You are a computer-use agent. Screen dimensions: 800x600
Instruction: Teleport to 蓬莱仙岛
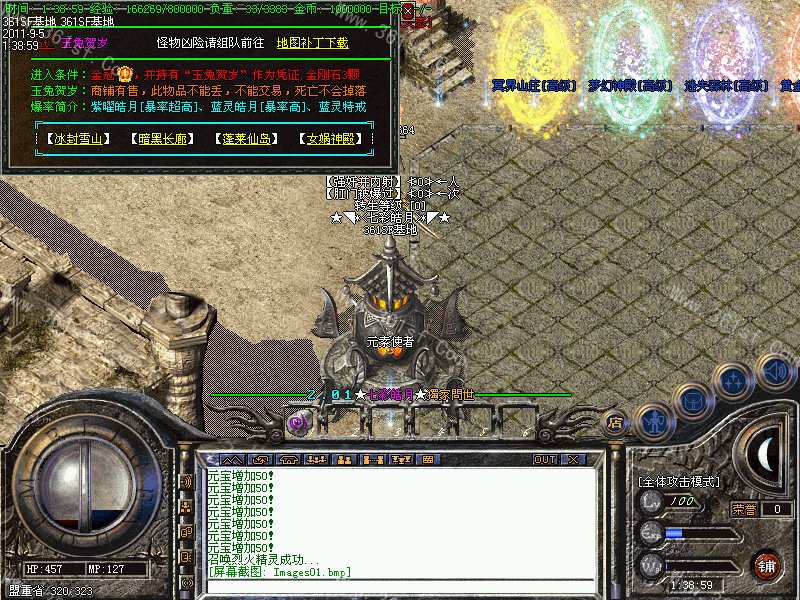[246, 138]
